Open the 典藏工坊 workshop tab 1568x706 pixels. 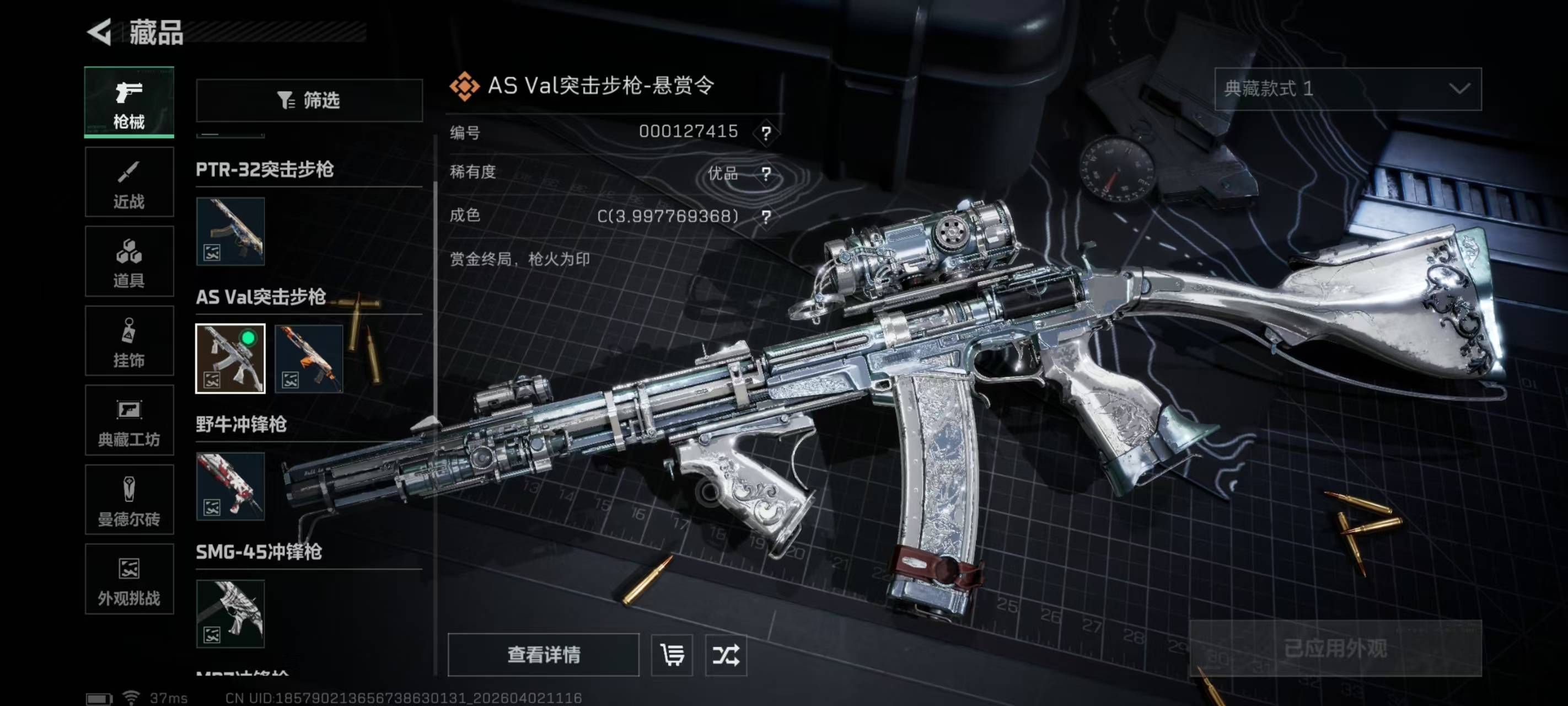tap(129, 420)
